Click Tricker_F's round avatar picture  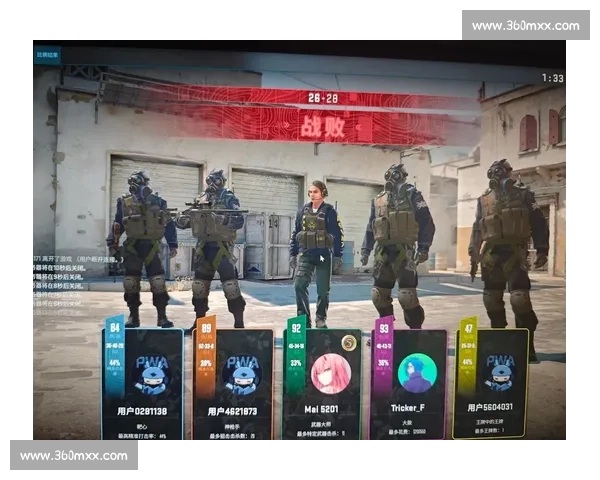coord(416,373)
